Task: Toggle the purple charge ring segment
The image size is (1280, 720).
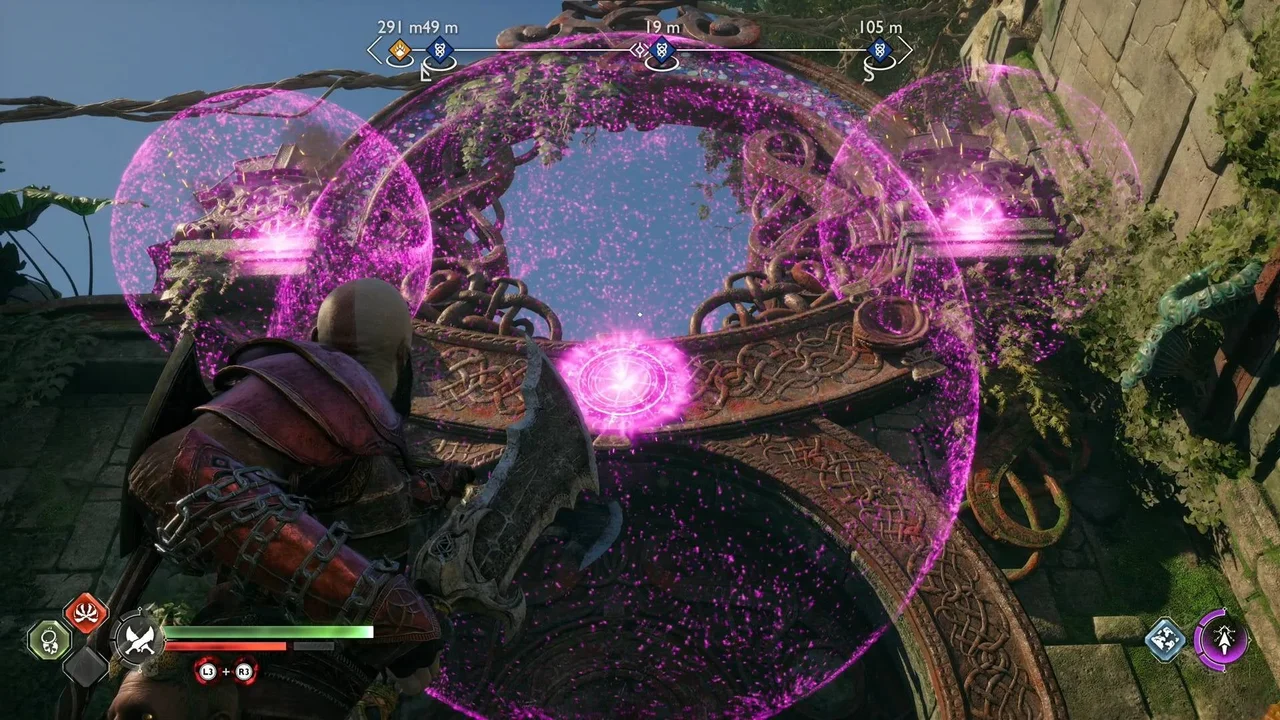Action: [x=1199, y=637]
